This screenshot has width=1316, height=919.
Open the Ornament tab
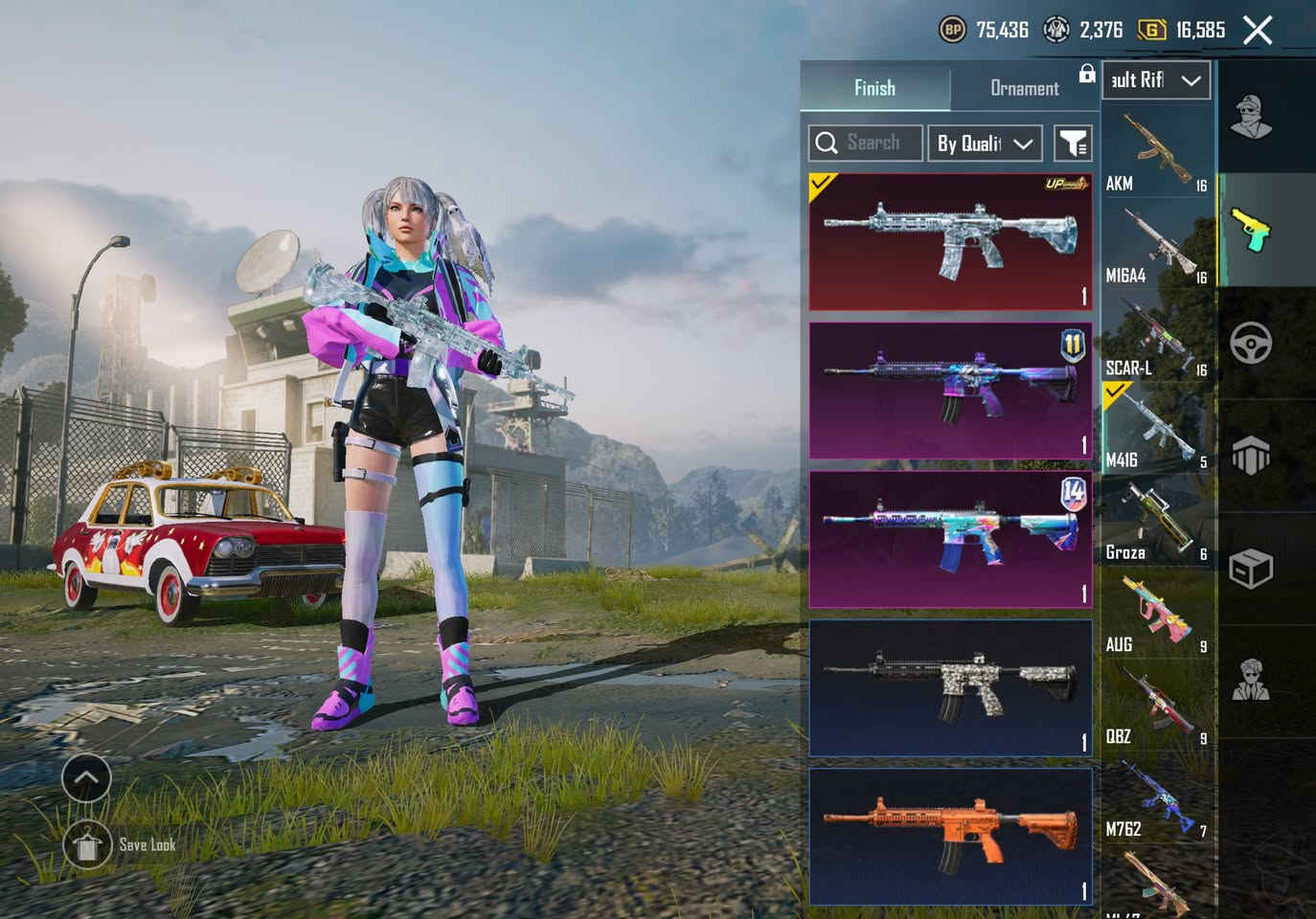(x=1024, y=88)
